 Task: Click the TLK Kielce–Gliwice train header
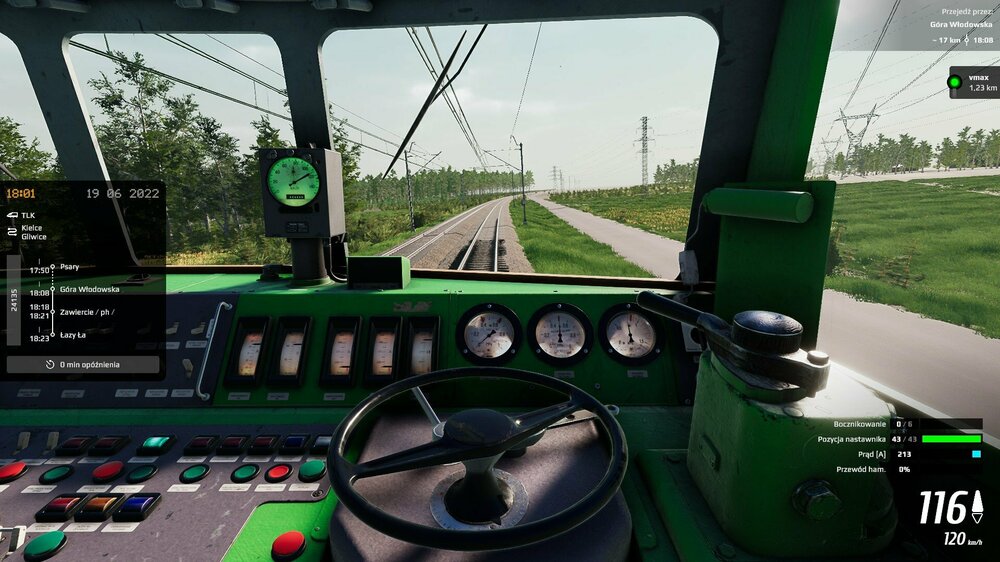(x=34, y=225)
